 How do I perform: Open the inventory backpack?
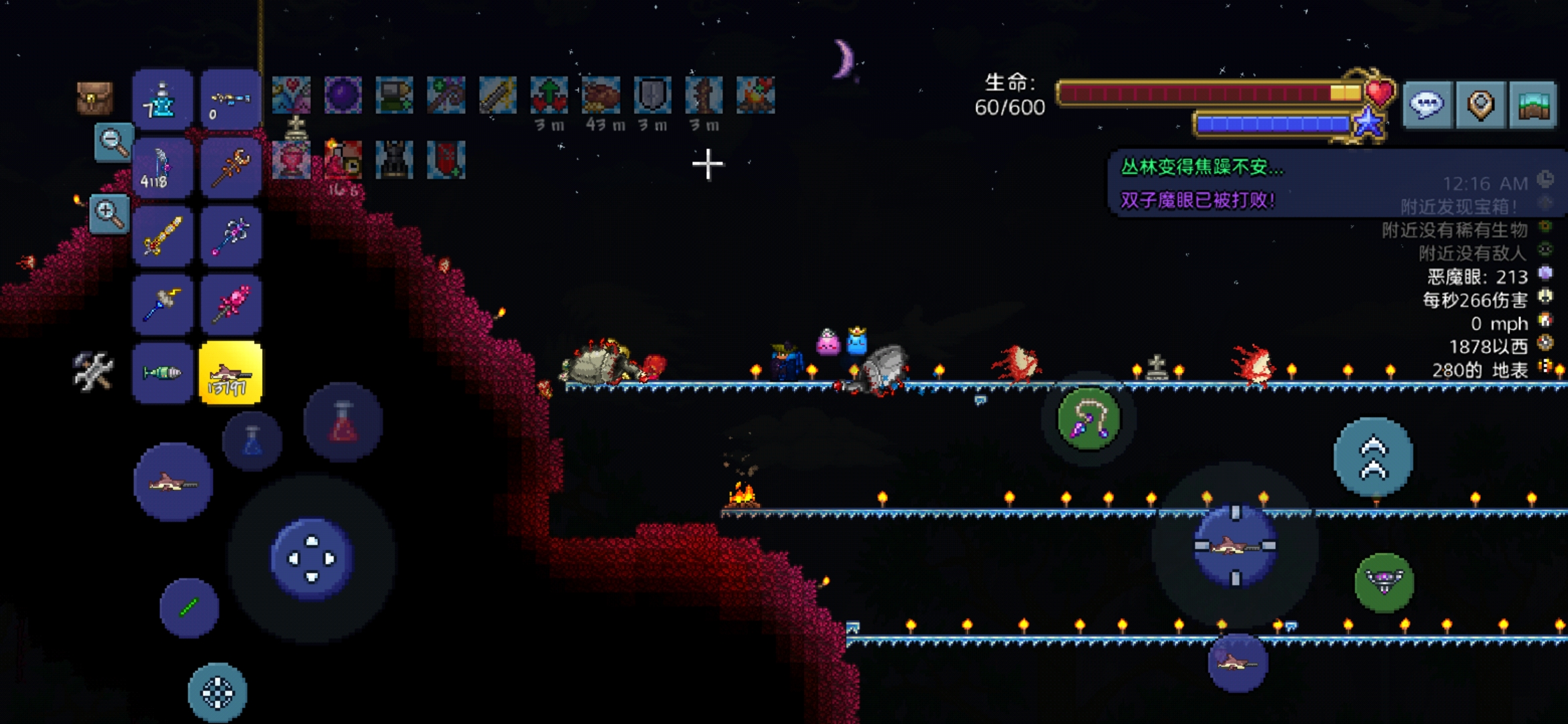tap(94, 98)
